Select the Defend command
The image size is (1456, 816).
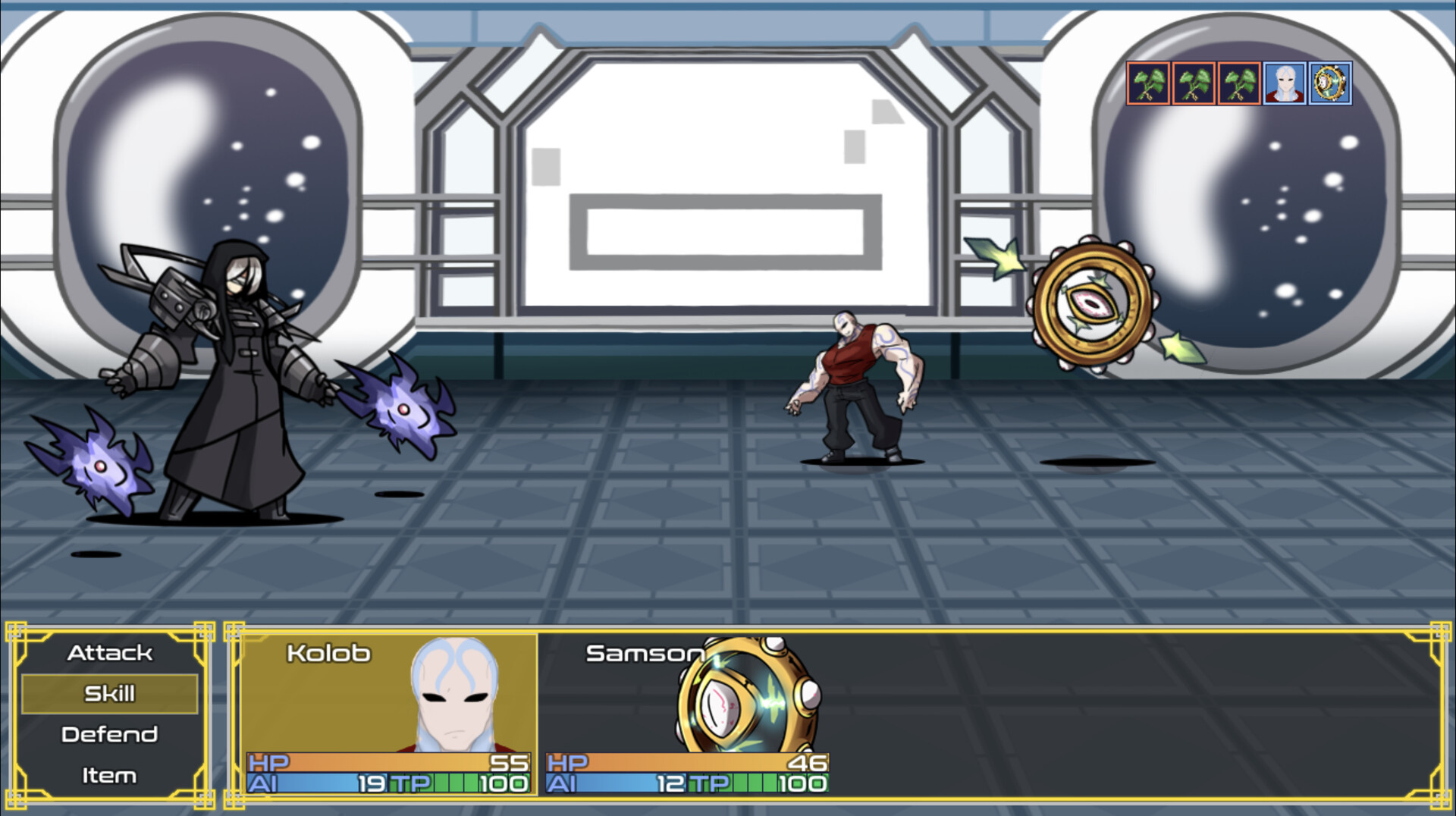point(110,733)
